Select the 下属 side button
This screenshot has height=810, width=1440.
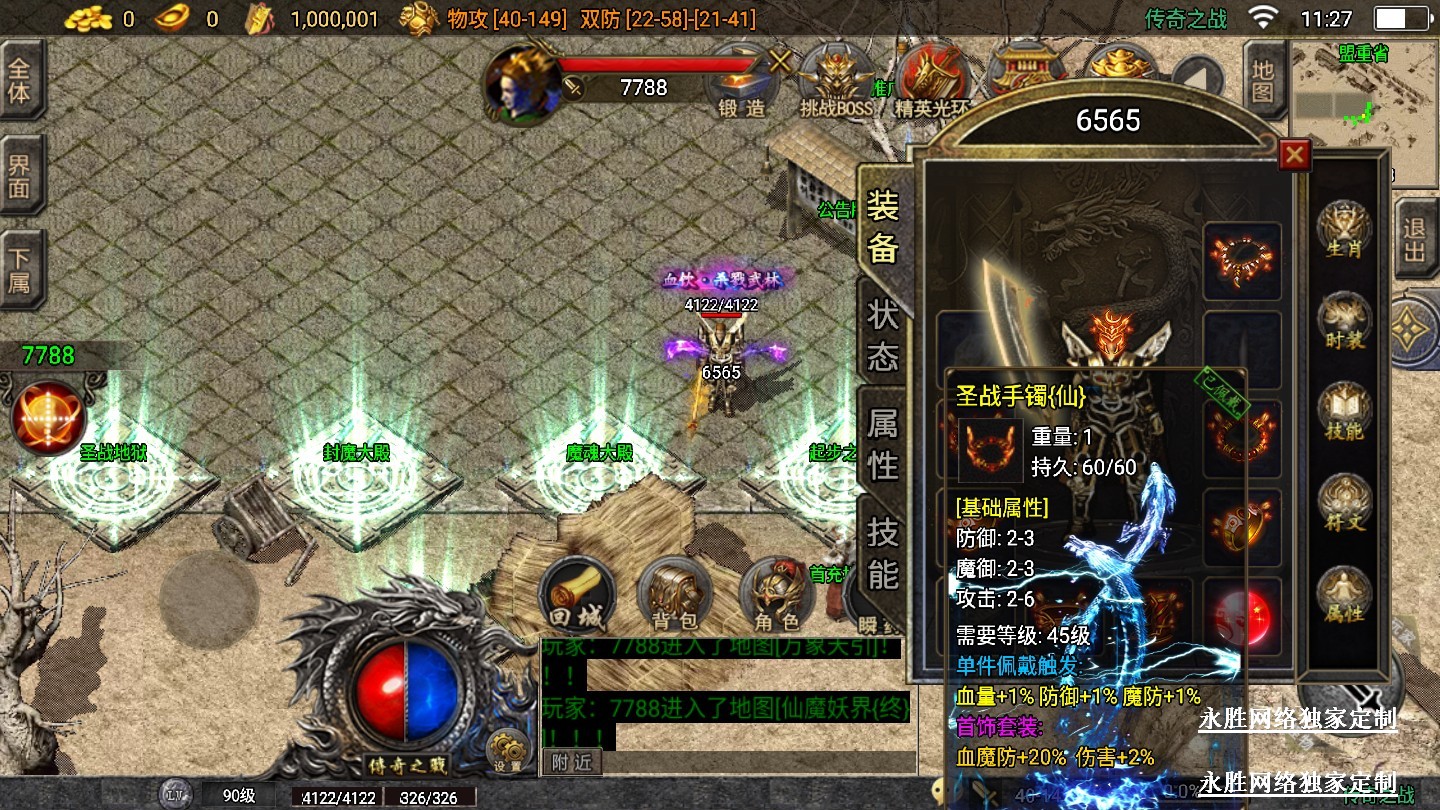(20, 270)
